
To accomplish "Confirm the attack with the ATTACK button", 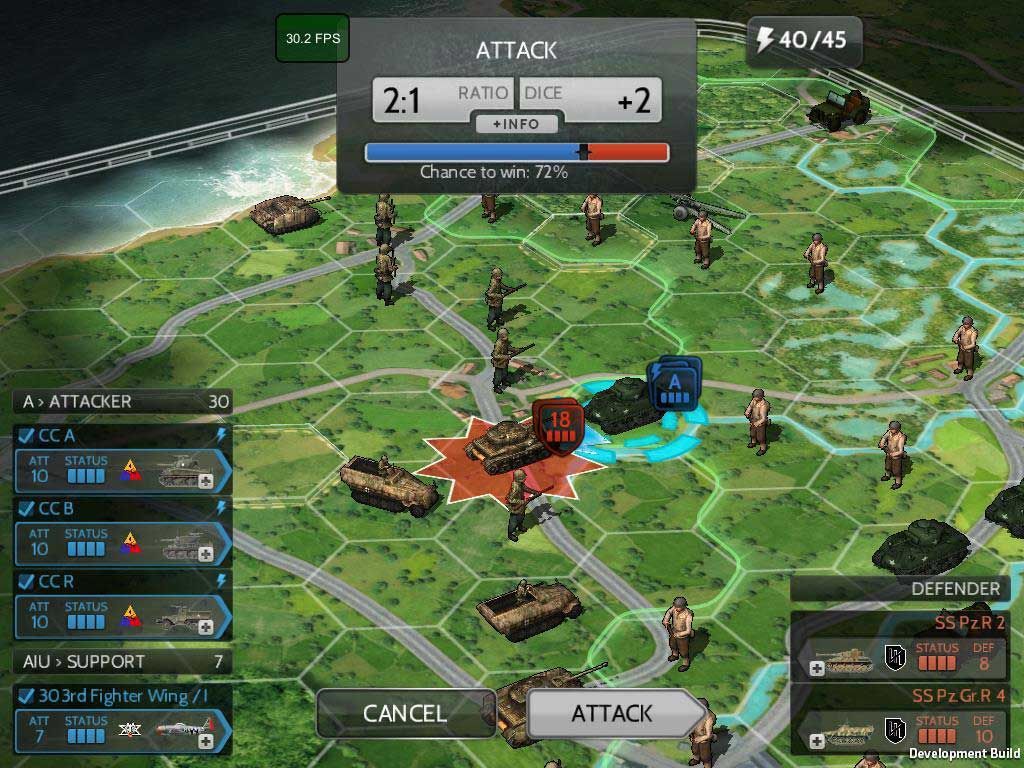I will (x=612, y=713).
